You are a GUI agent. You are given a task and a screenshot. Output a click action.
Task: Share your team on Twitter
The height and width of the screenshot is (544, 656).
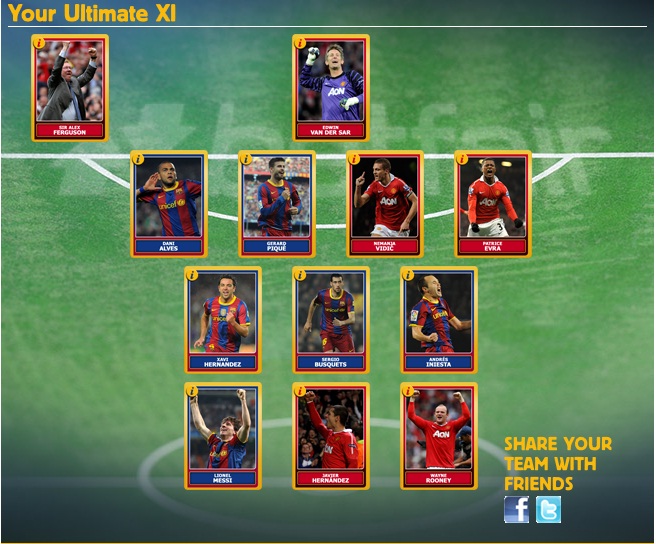(x=548, y=510)
